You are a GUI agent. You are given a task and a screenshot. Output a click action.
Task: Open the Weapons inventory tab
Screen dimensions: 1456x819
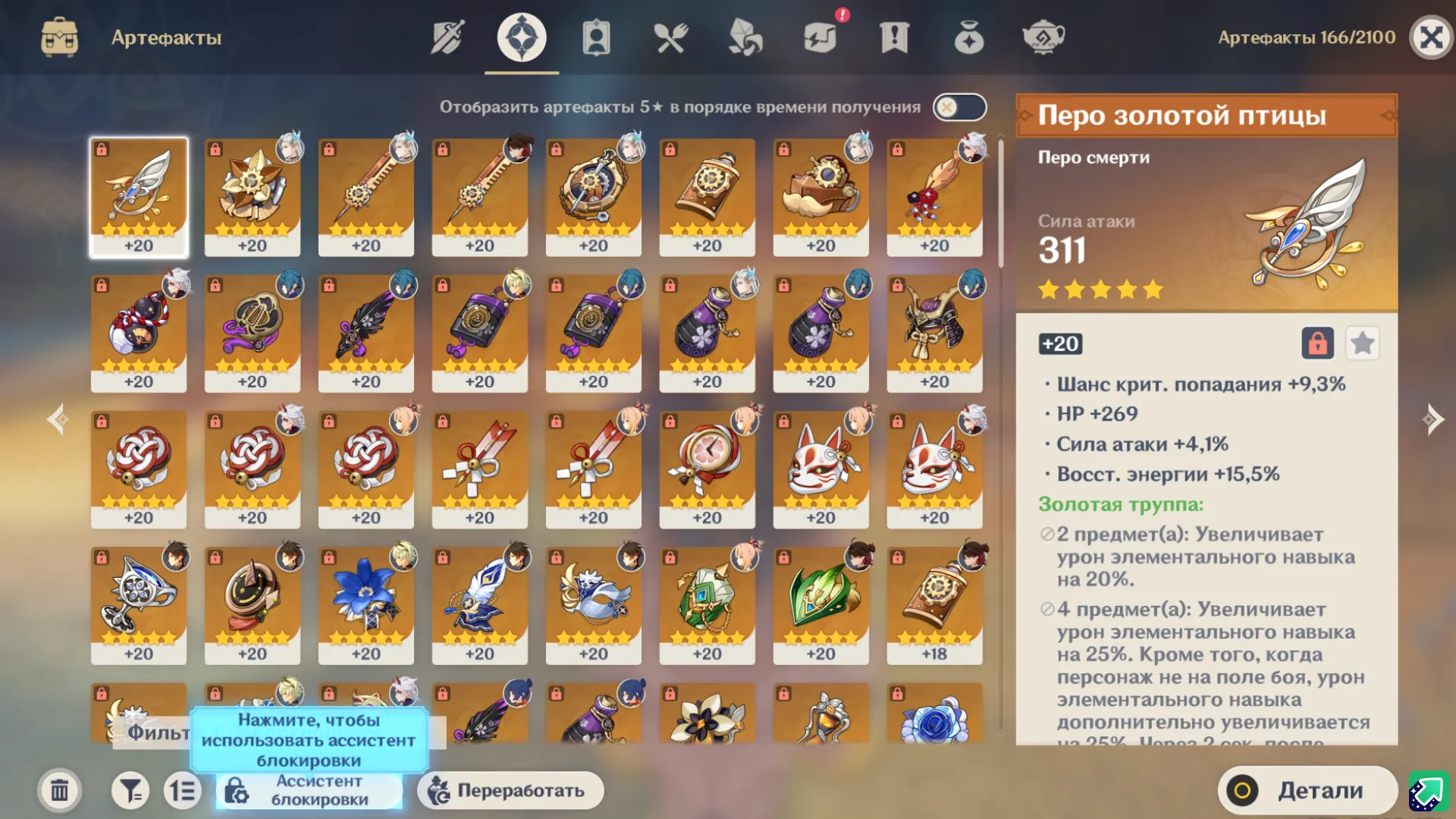click(447, 37)
